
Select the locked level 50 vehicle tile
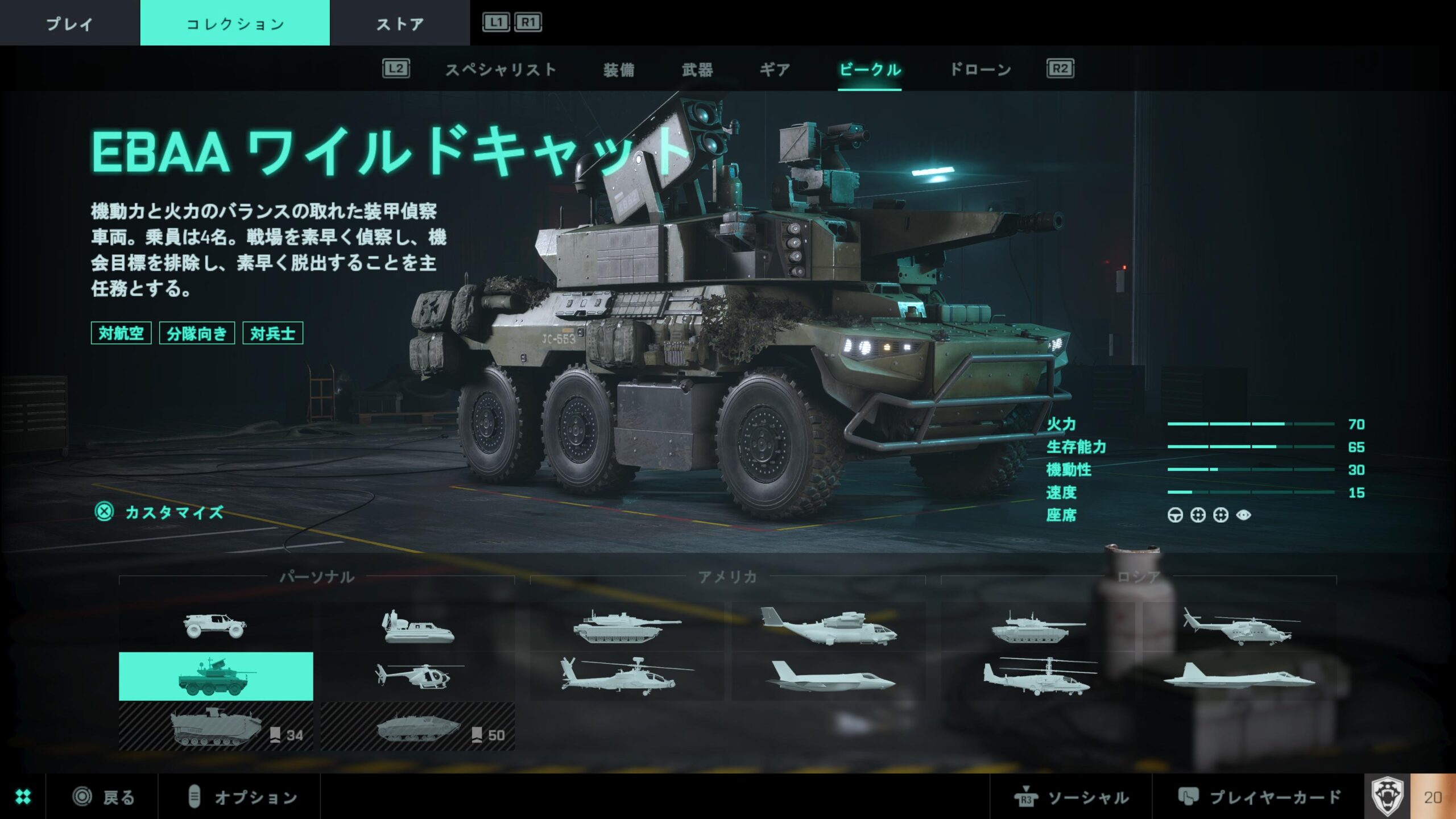pyautogui.click(x=417, y=727)
